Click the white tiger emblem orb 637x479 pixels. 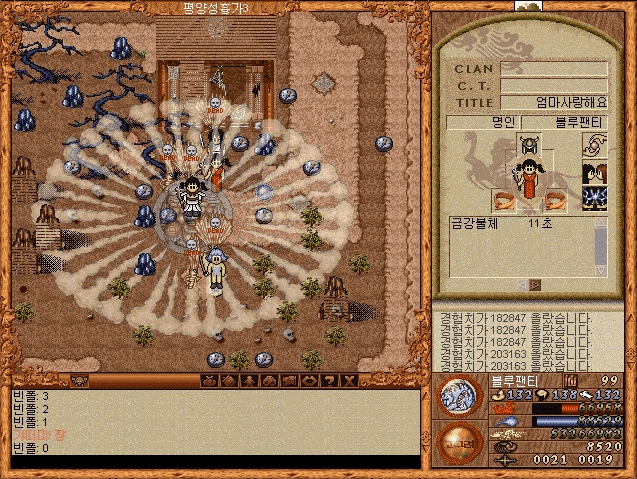[459, 395]
